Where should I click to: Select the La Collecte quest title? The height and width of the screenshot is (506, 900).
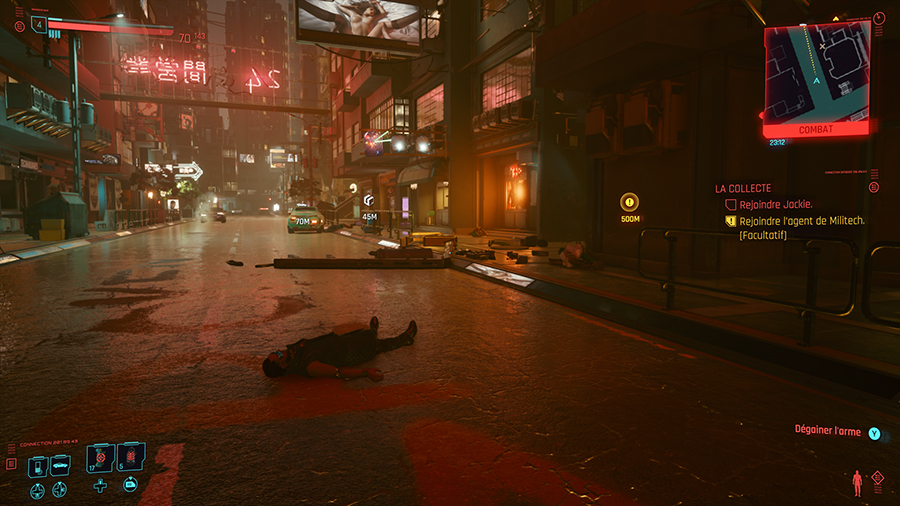(743, 188)
